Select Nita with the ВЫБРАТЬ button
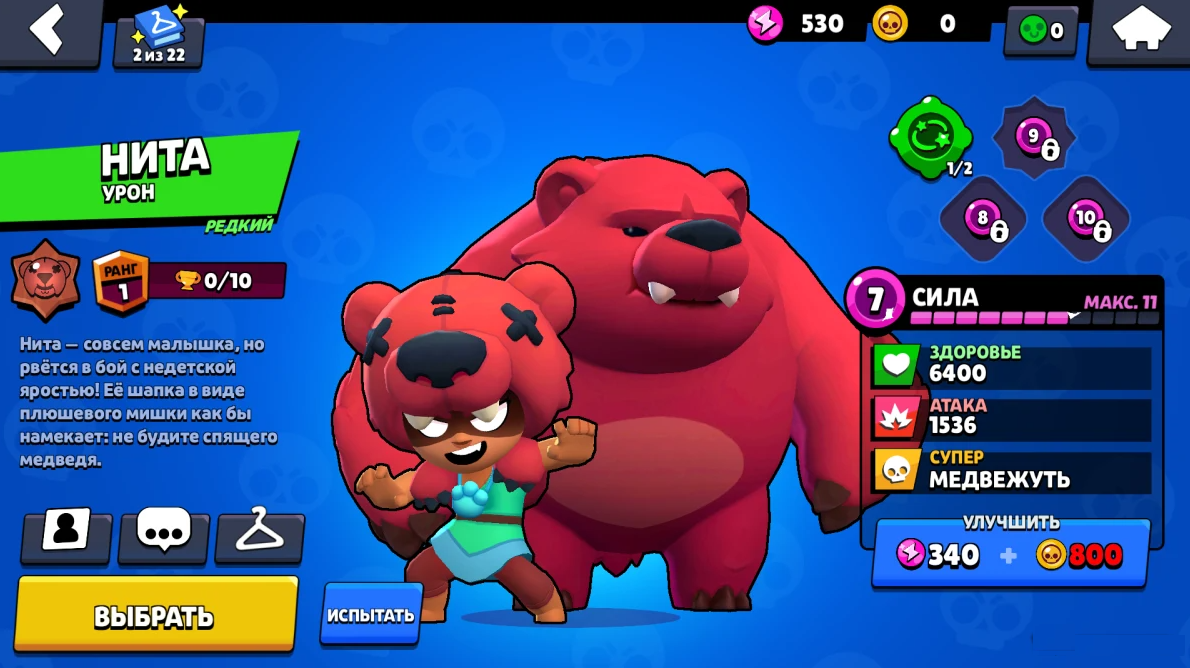 point(156,614)
